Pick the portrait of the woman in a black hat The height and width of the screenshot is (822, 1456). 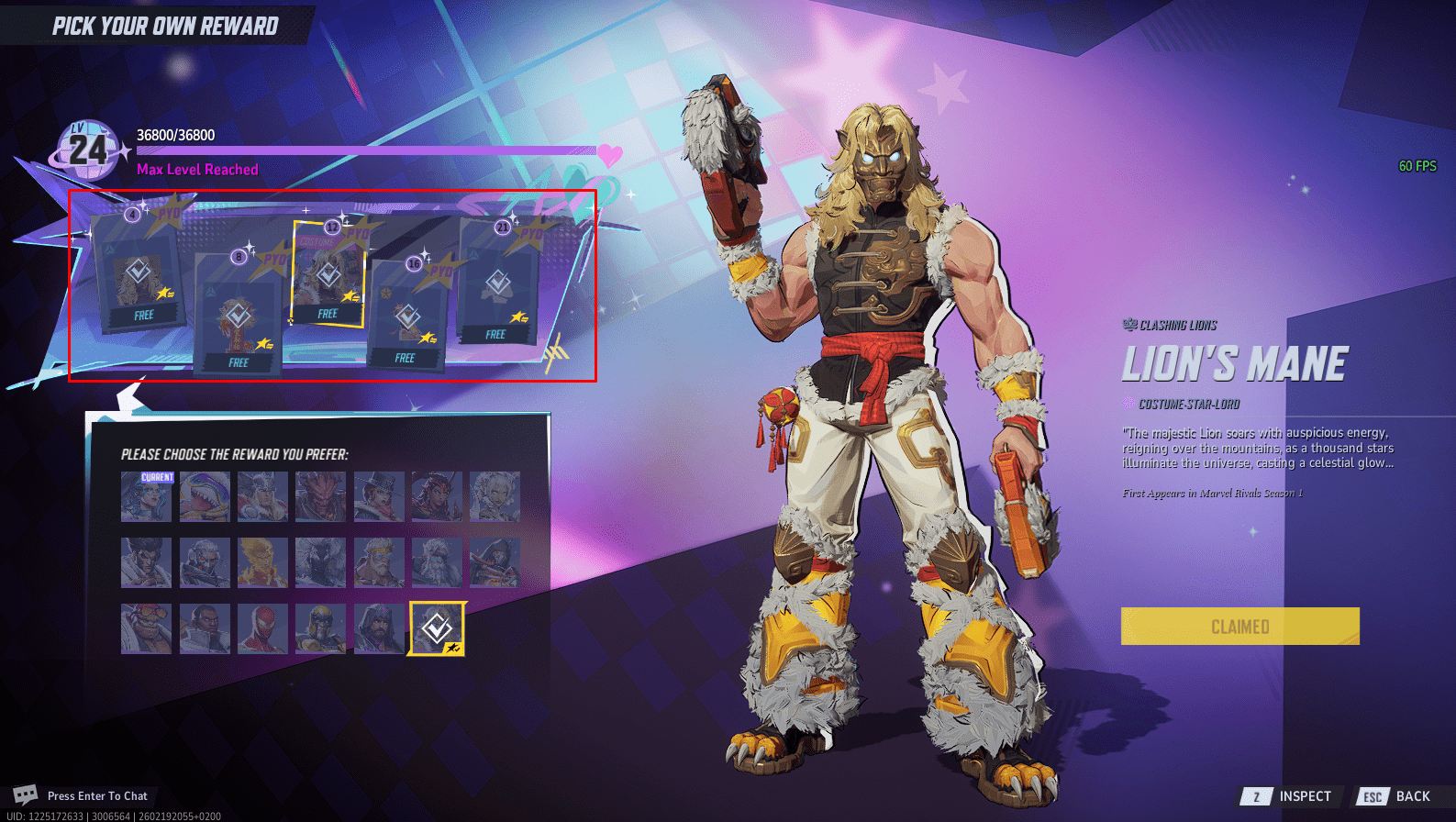pyautogui.click(x=379, y=496)
